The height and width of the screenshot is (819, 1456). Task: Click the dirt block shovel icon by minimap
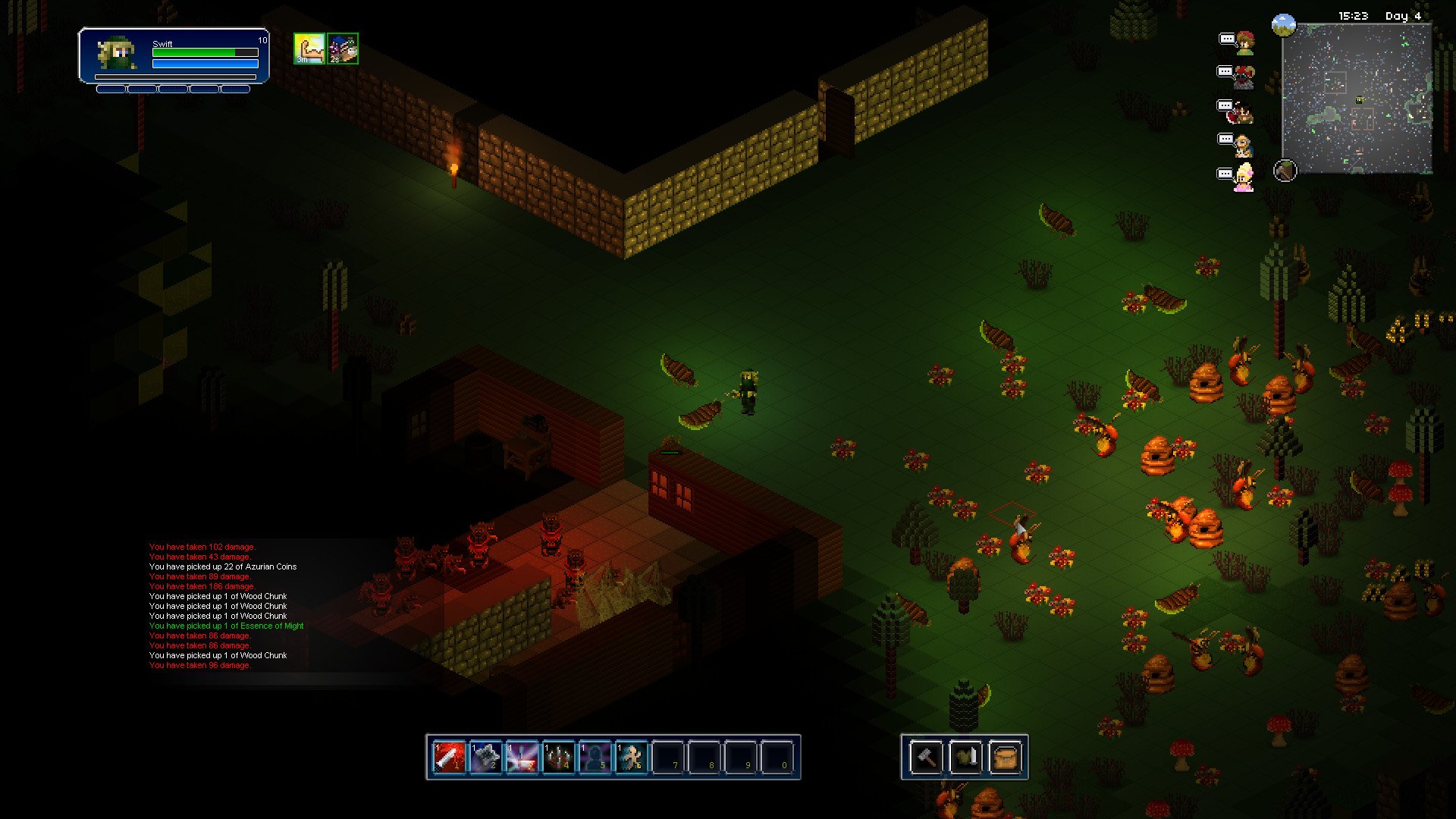point(1285,171)
